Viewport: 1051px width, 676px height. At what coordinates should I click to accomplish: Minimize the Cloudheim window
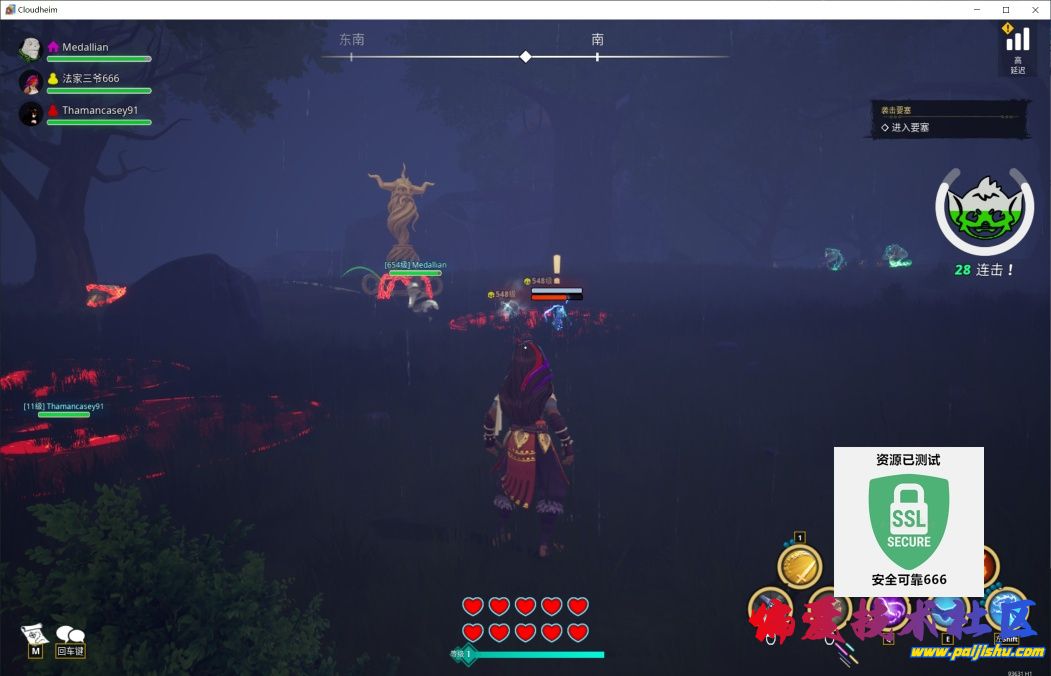tap(979, 9)
